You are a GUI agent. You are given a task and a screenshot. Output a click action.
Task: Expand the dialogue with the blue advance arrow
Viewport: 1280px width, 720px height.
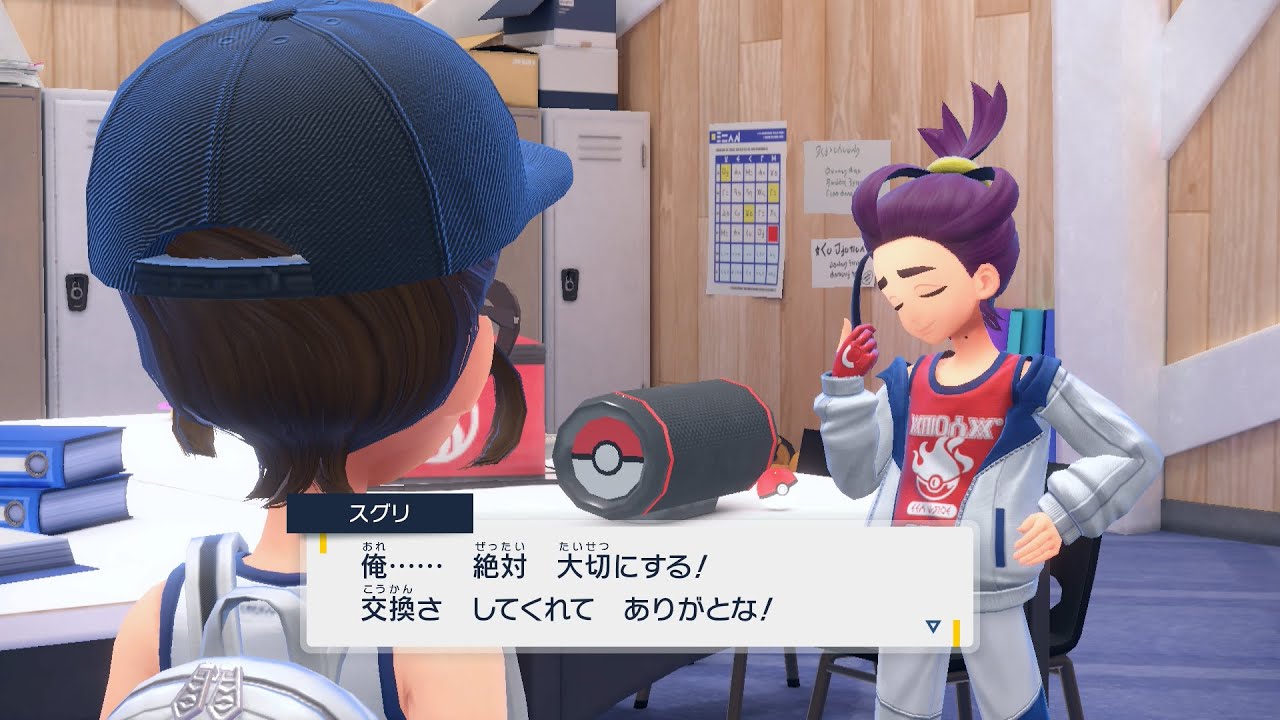coord(932,625)
